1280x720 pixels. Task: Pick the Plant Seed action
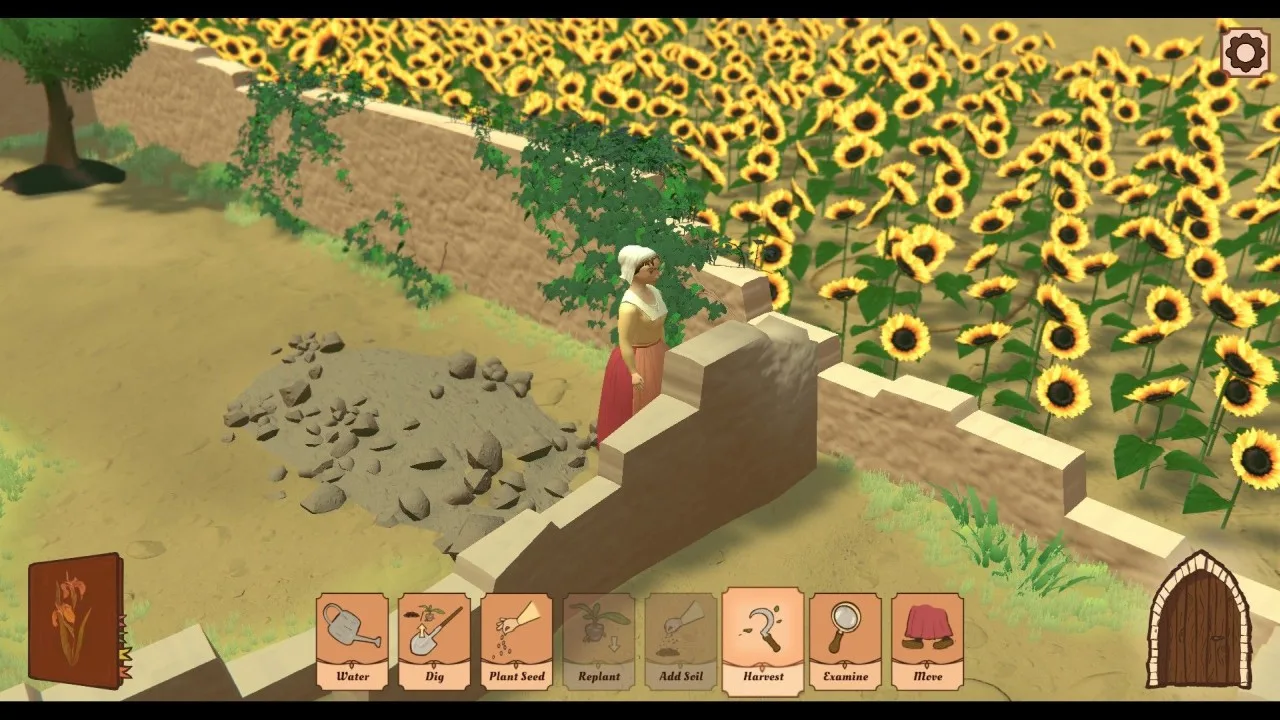[x=516, y=640]
